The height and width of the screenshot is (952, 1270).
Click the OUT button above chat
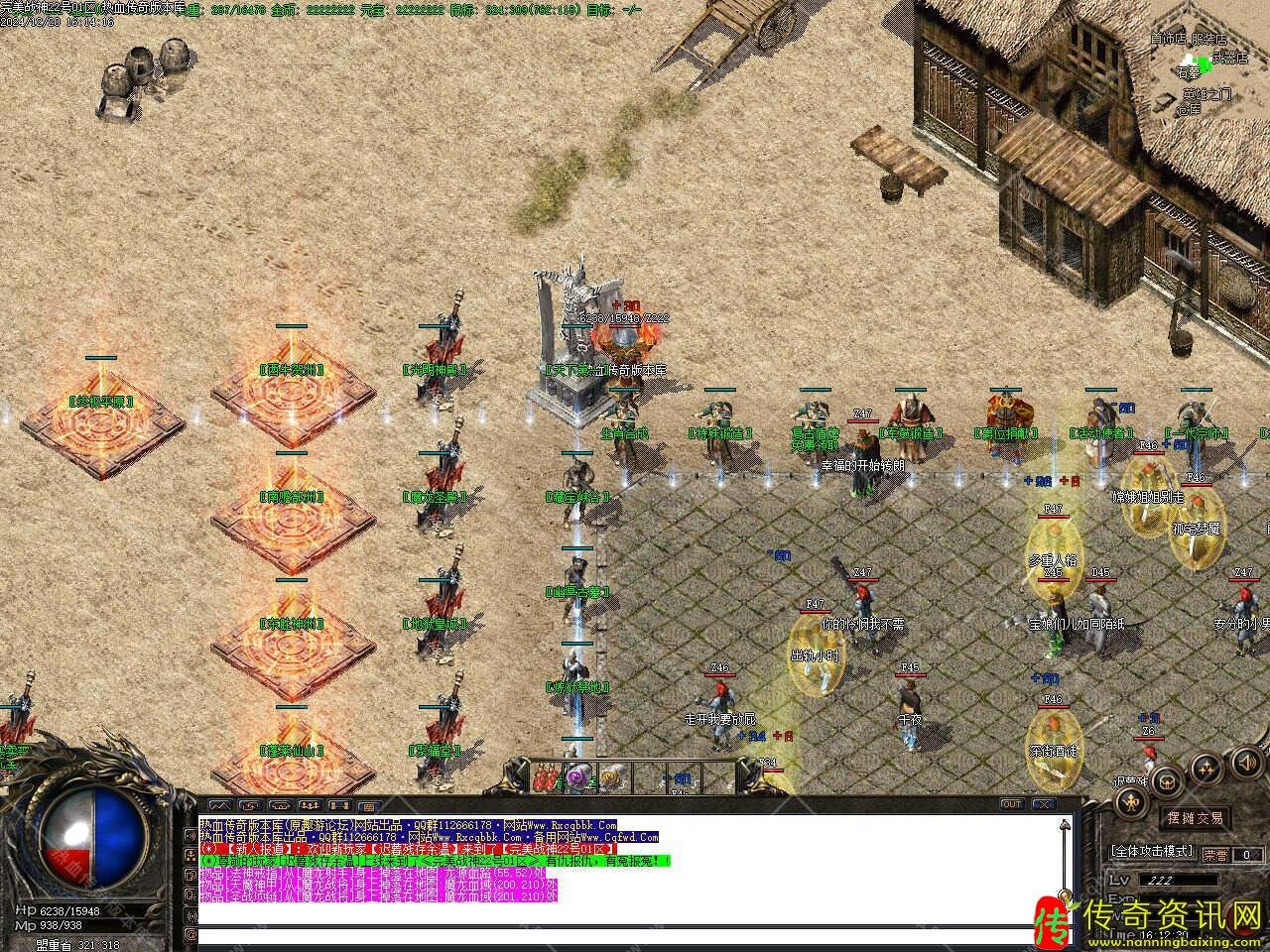click(1011, 804)
